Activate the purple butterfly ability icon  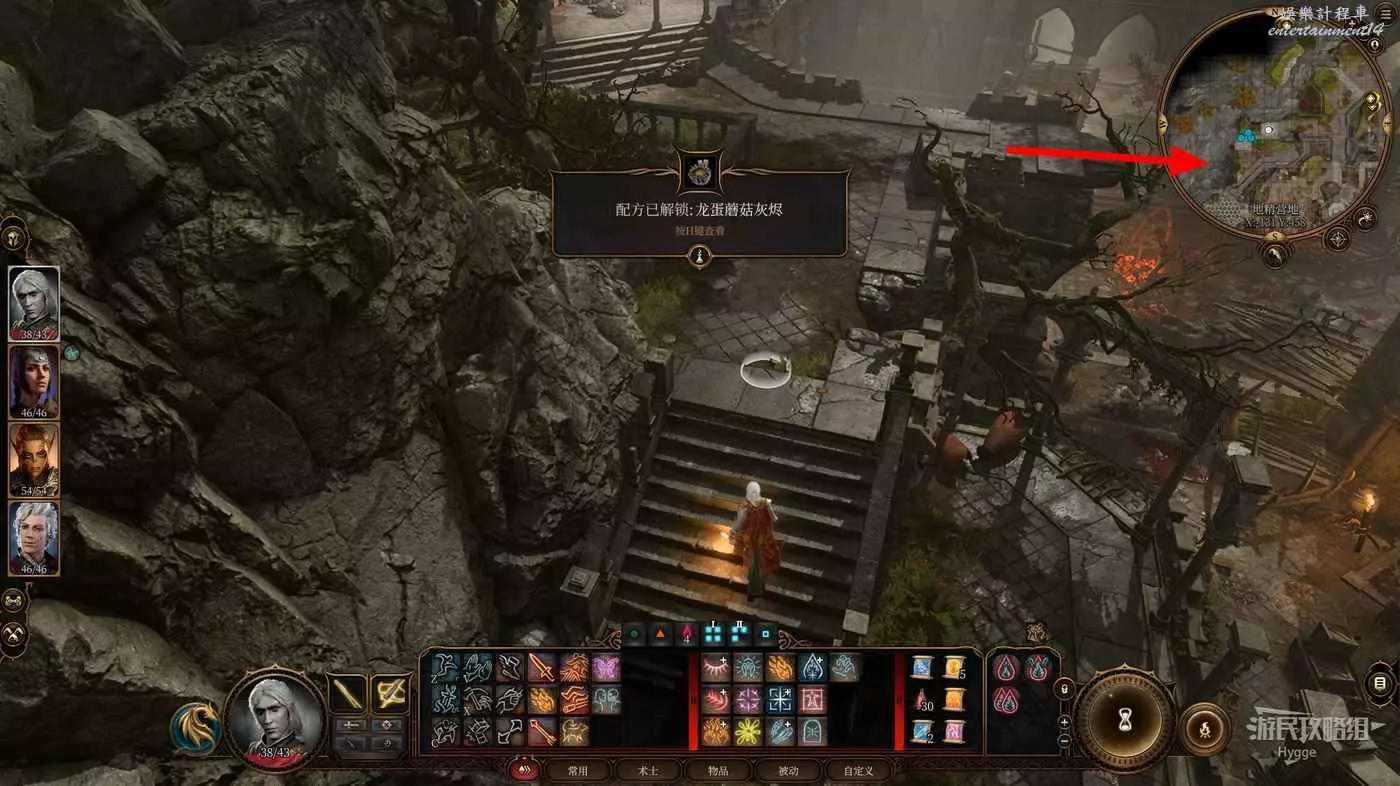click(606, 668)
